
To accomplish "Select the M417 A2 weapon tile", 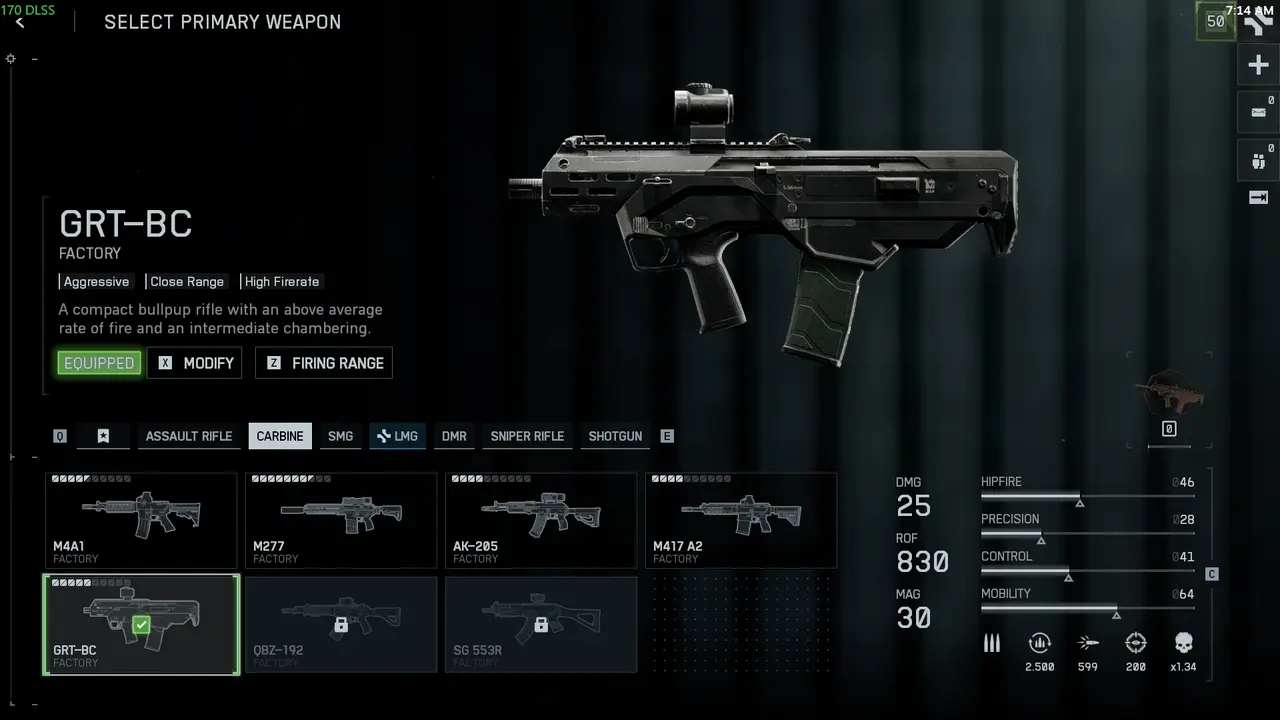I will [x=741, y=520].
